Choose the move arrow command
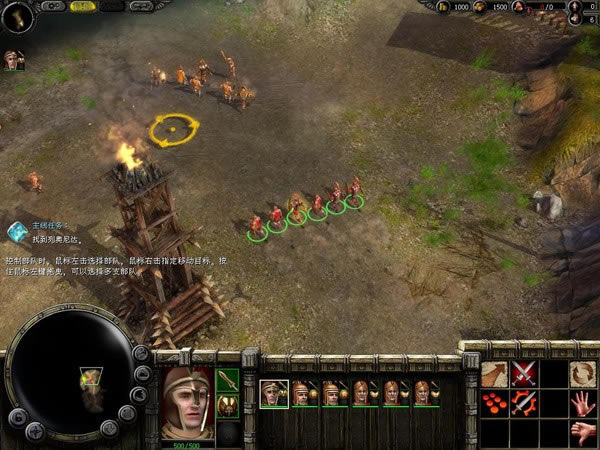Viewport: 600px width, 450px height. coord(495,374)
